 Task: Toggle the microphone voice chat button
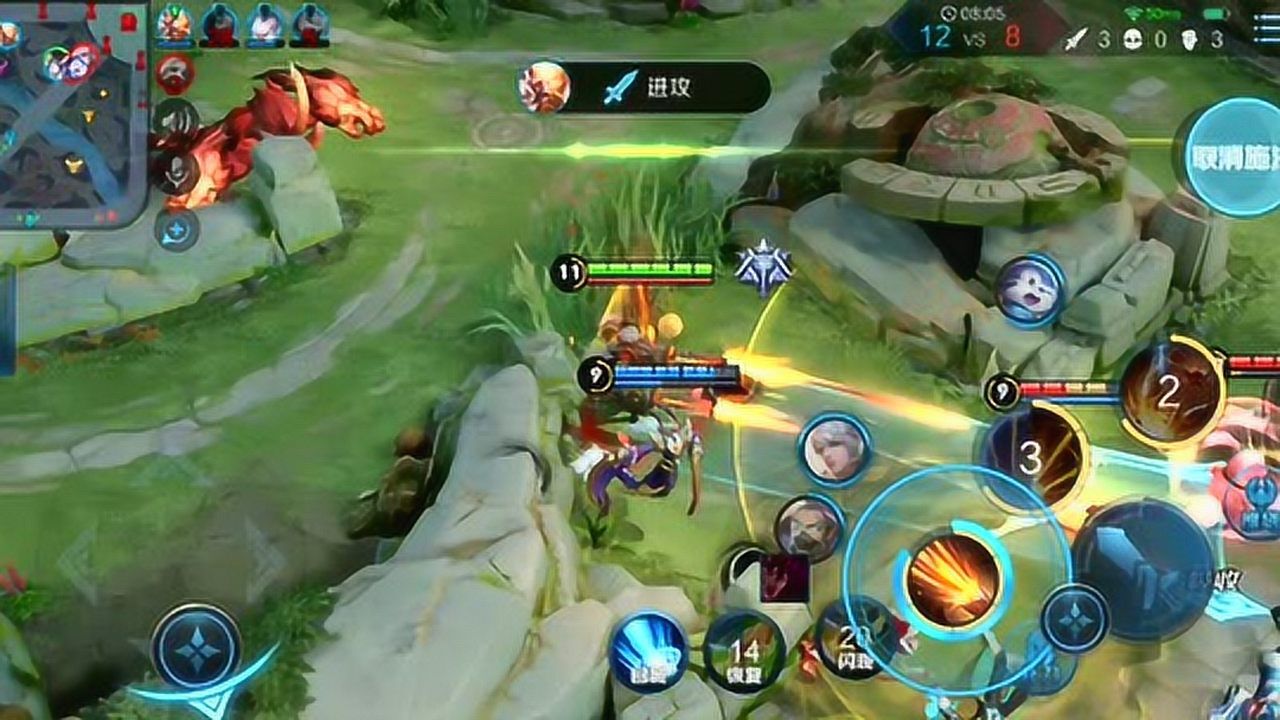[x=174, y=172]
